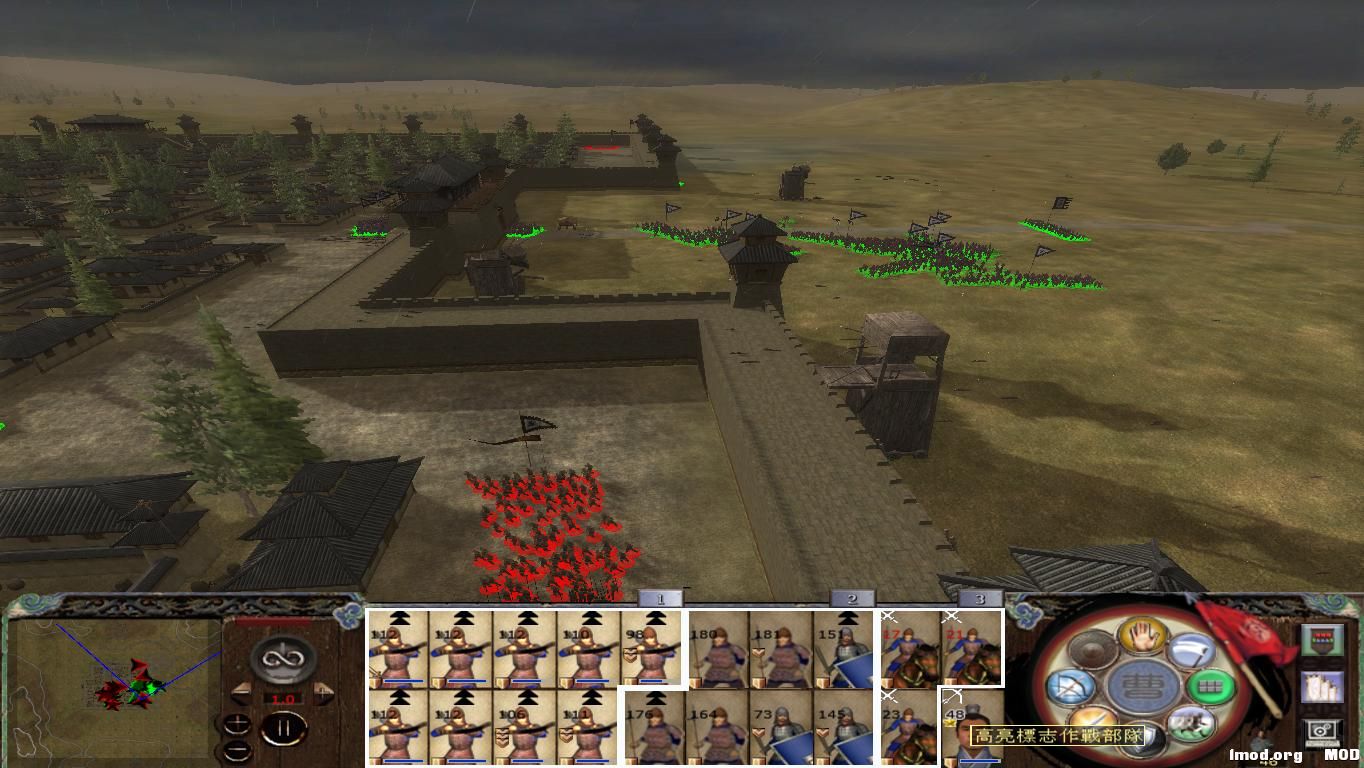Select the halt hand icon
This screenshot has width=1364, height=768.
[x=1142, y=637]
